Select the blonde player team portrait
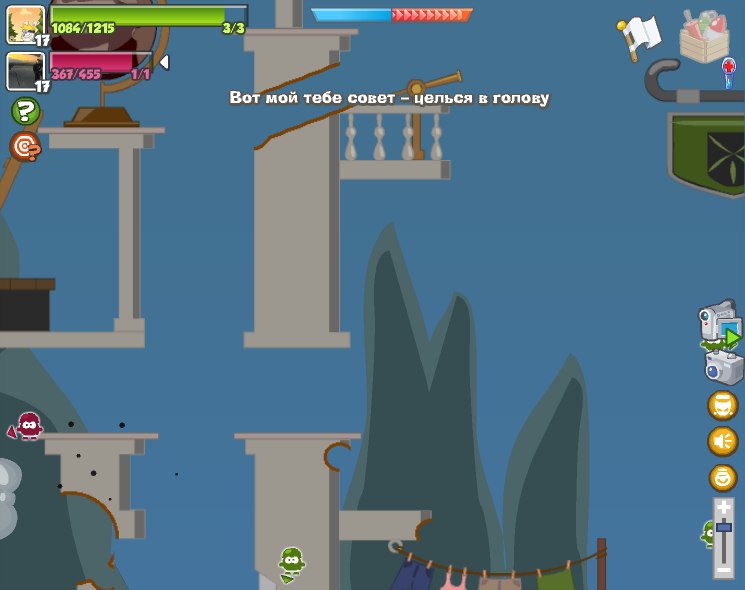Viewport: 745px width, 590px height. pyautogui.click(x=24, y=22)
